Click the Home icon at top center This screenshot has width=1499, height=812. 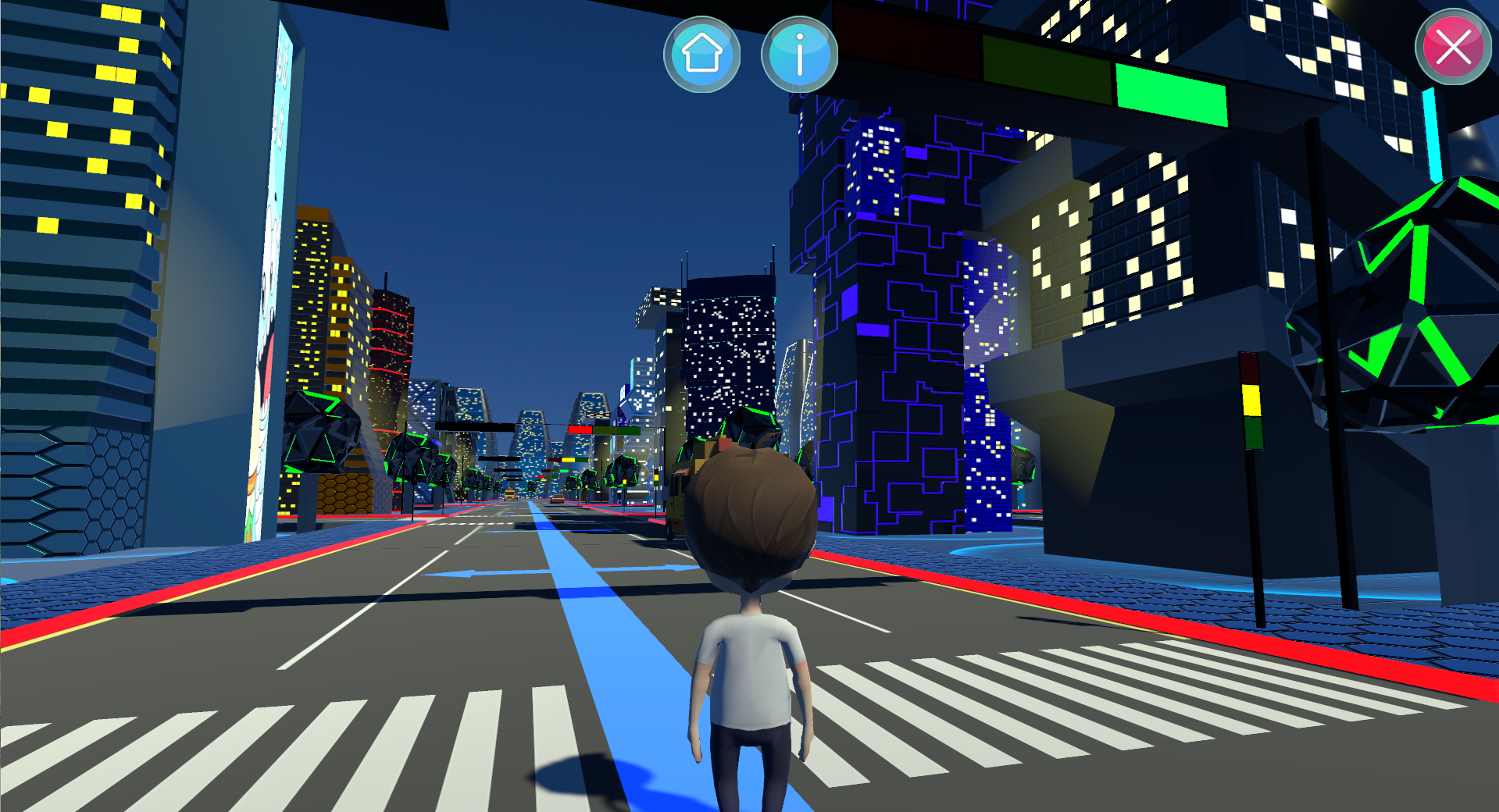click(702, 53)
